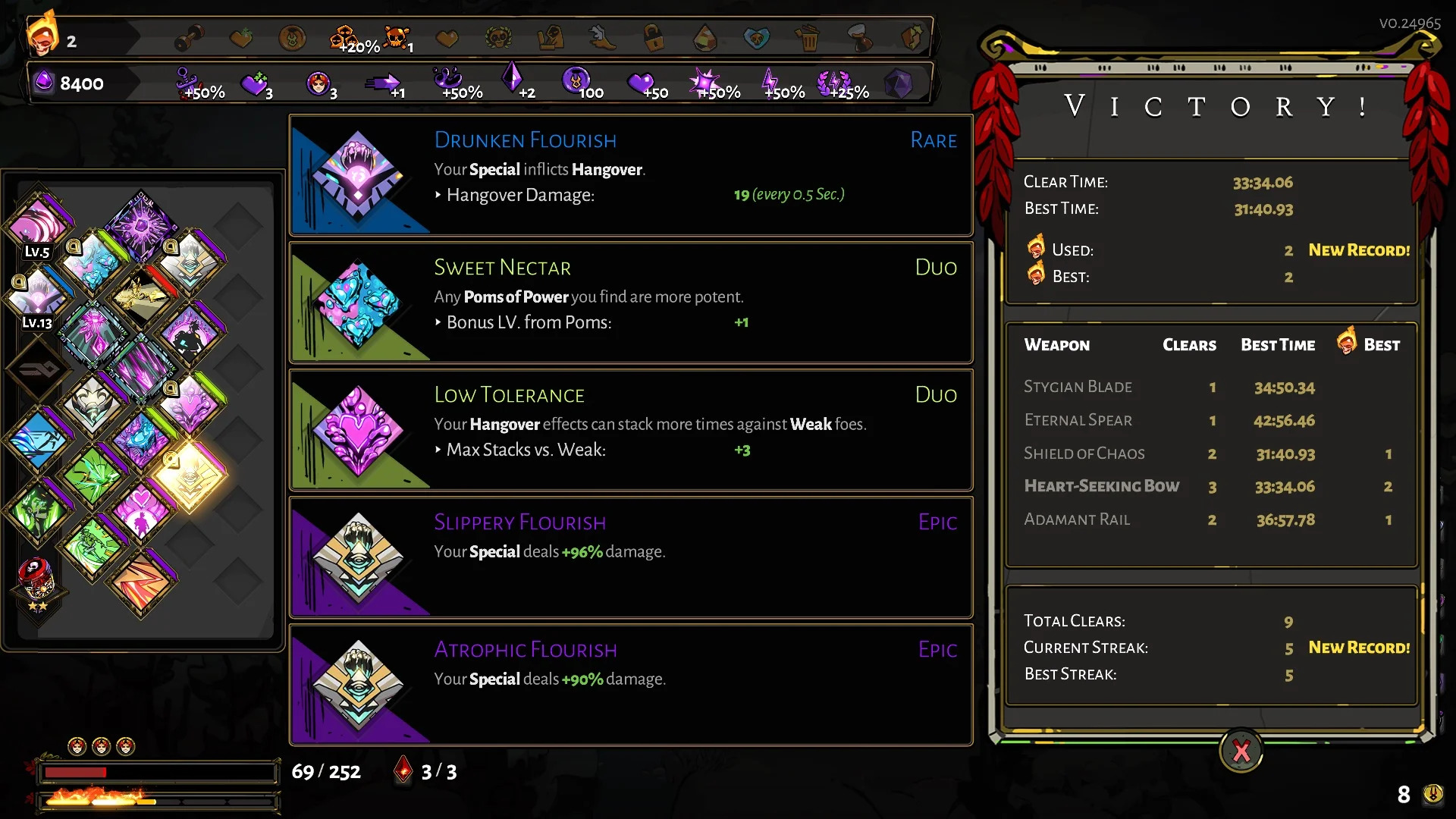Viewport: 1456px width, 819px height.
Task: Click the trash can pact icon
Action: (x=808, y=37)
